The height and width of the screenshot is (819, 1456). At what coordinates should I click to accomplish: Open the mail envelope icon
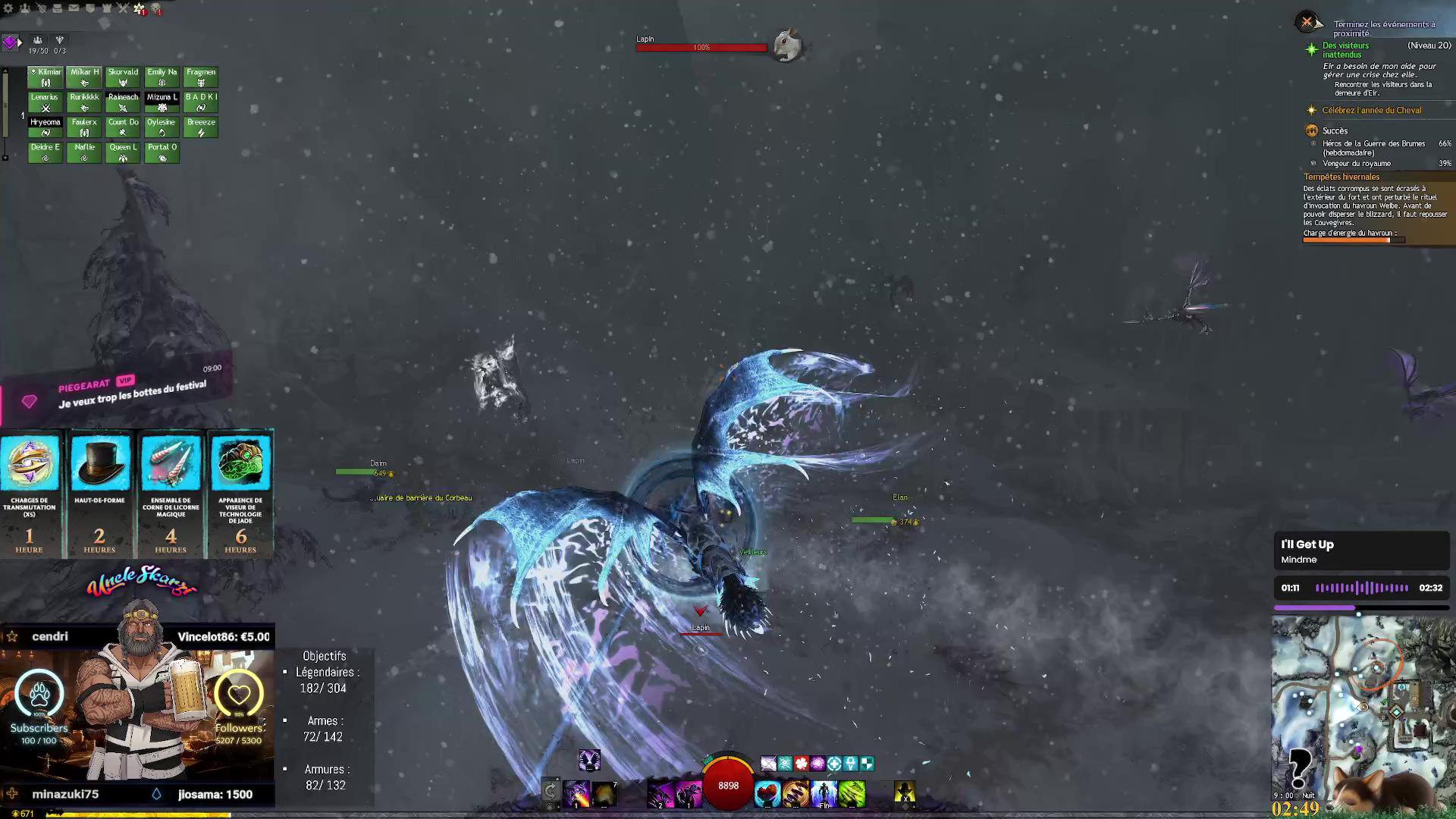[74, 8]
